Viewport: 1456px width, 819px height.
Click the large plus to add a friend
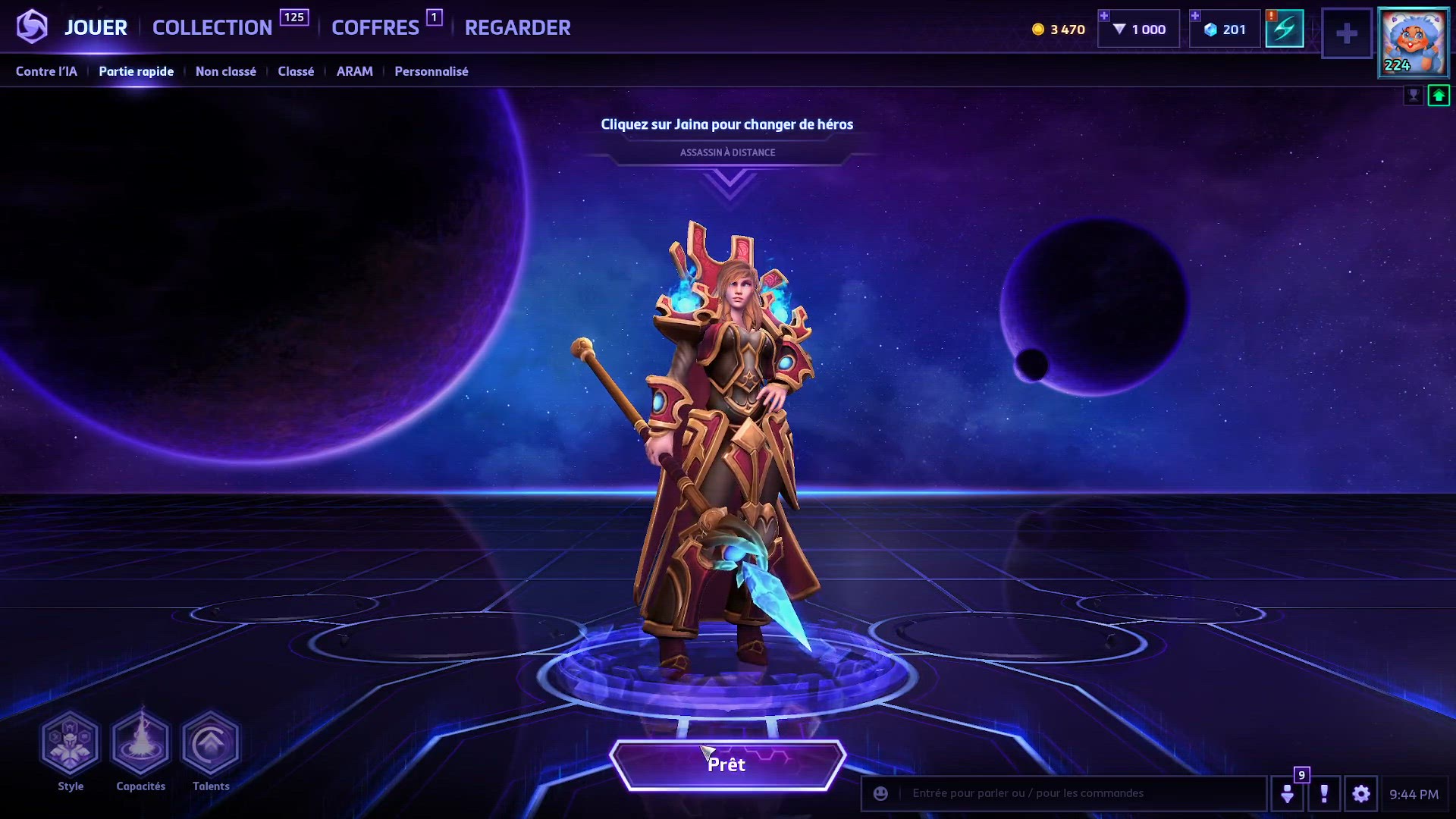point(1347,33)
